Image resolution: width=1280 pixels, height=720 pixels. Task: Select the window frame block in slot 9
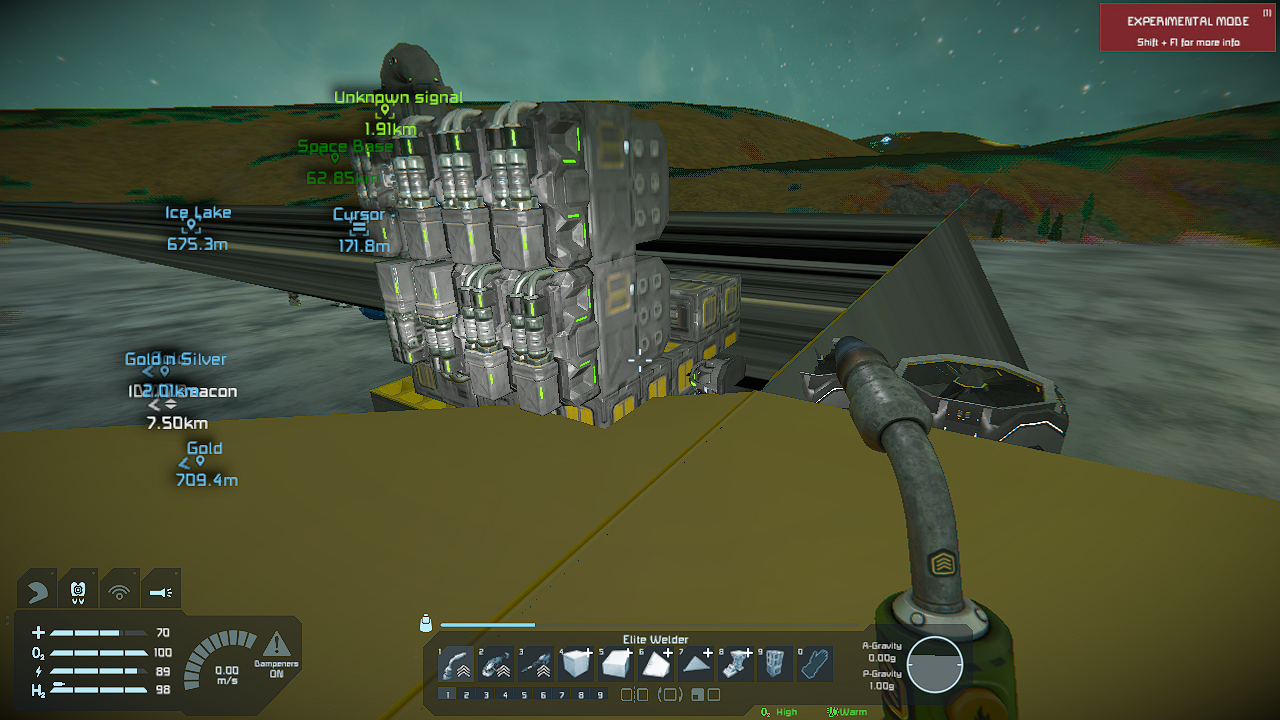point(776,663)
